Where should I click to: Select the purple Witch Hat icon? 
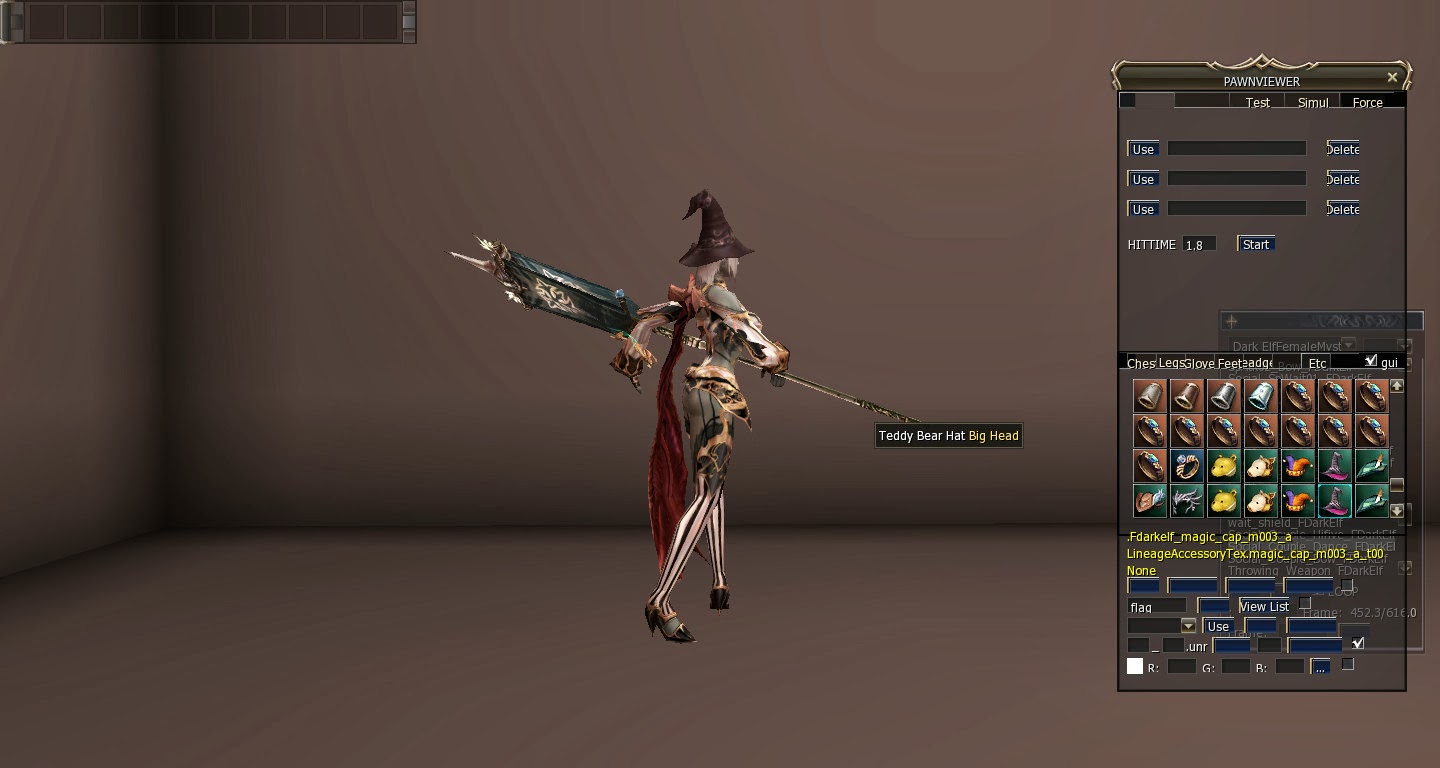point(1334,467)
